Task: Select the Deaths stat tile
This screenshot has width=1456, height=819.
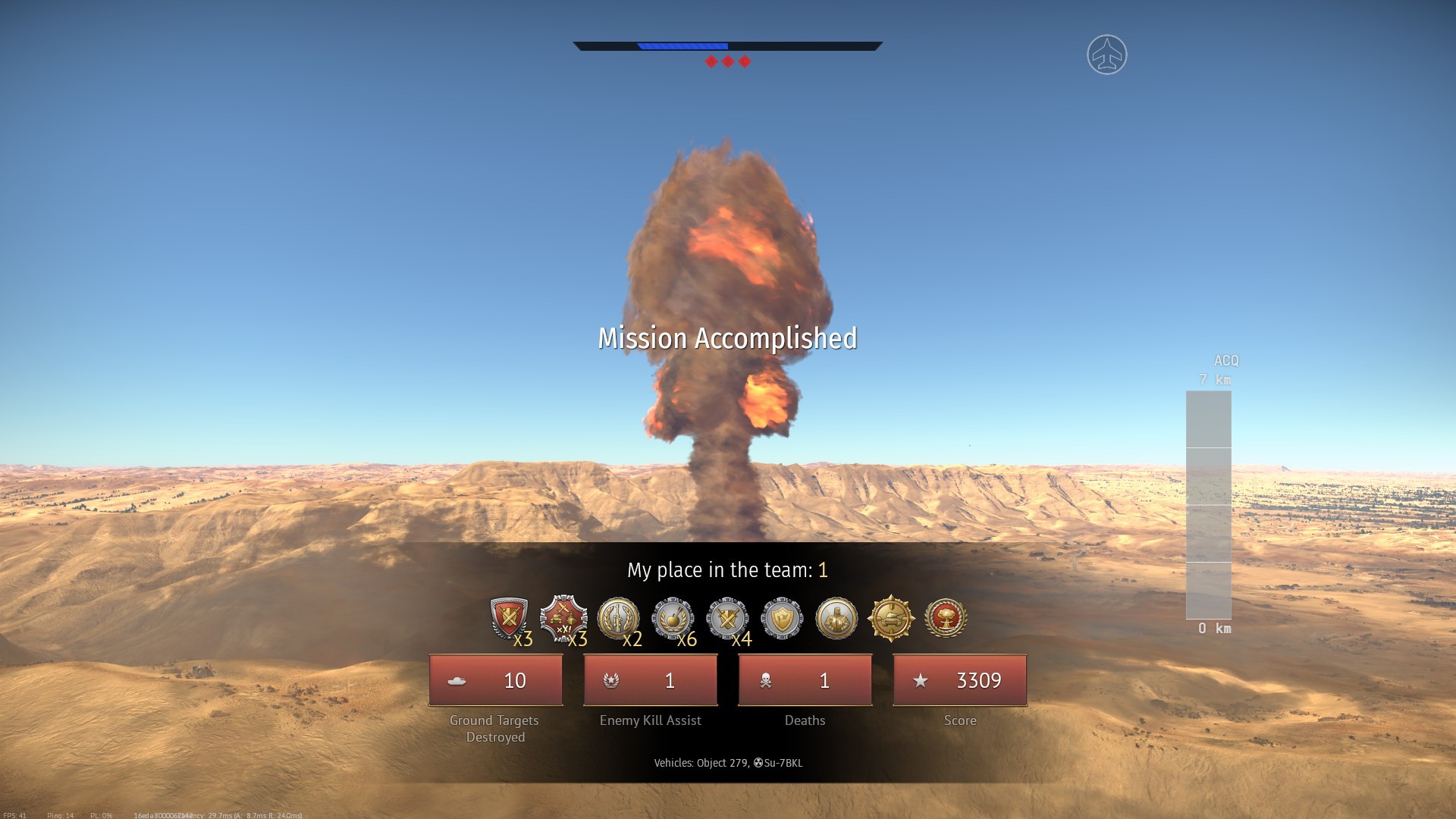Action: point(805,680)
